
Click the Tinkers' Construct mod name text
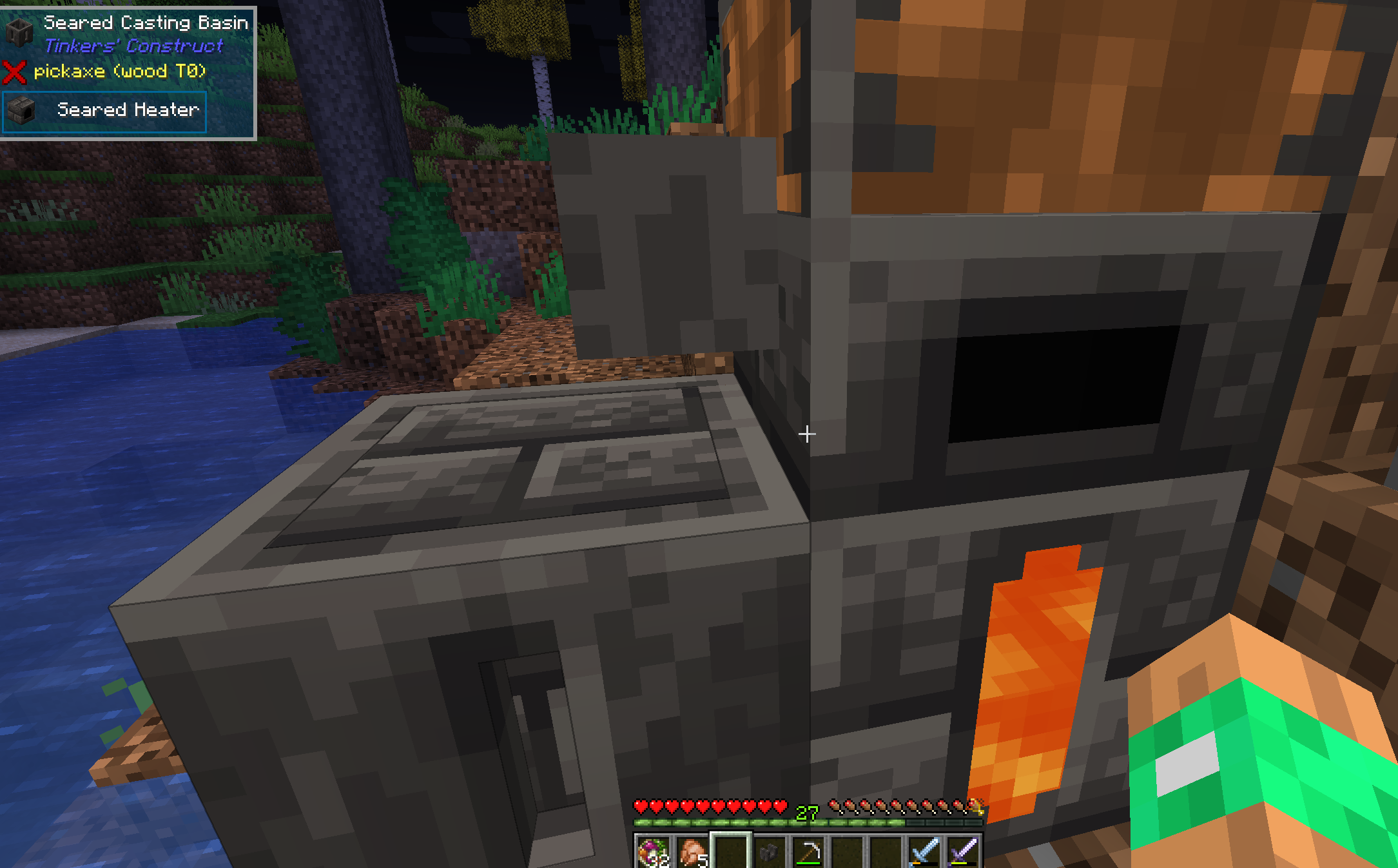click(133, 47)
